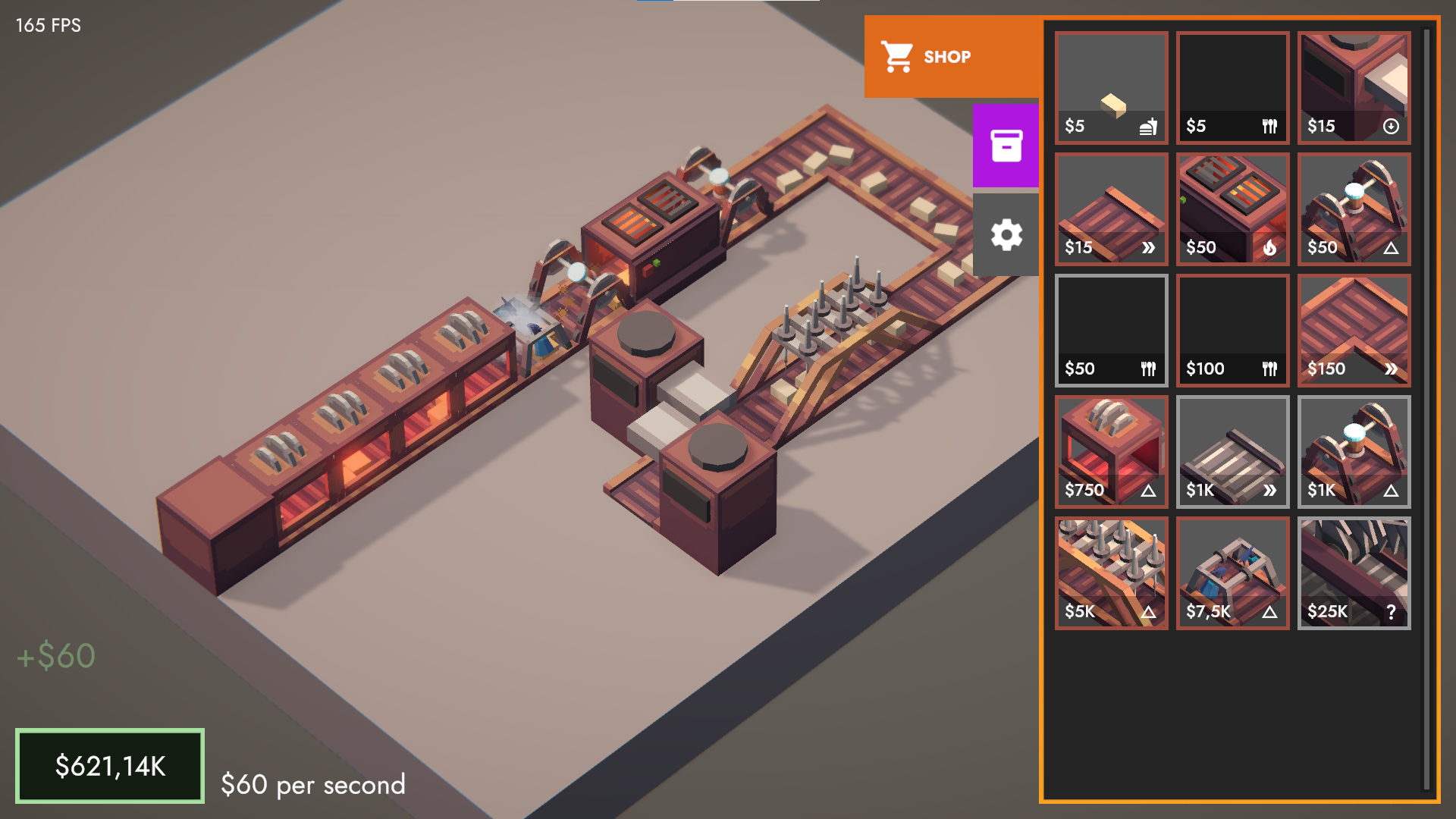Click the locked $100 shop slot

point(1232,330)
